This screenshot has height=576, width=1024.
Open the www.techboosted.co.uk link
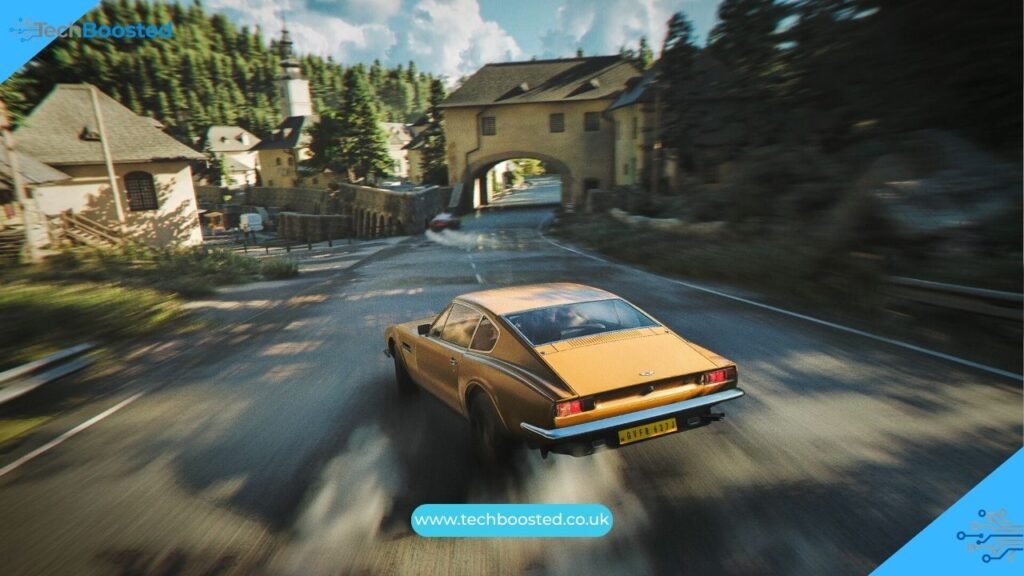pyautogui.click(x=511, y=520)
